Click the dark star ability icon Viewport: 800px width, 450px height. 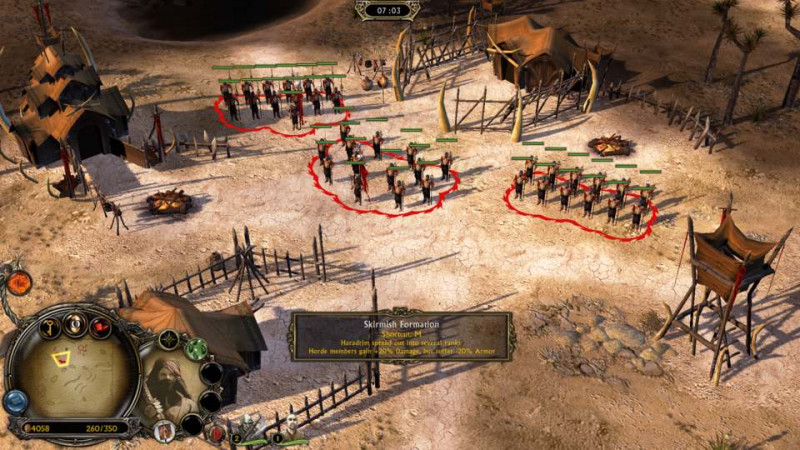point(168,341)
